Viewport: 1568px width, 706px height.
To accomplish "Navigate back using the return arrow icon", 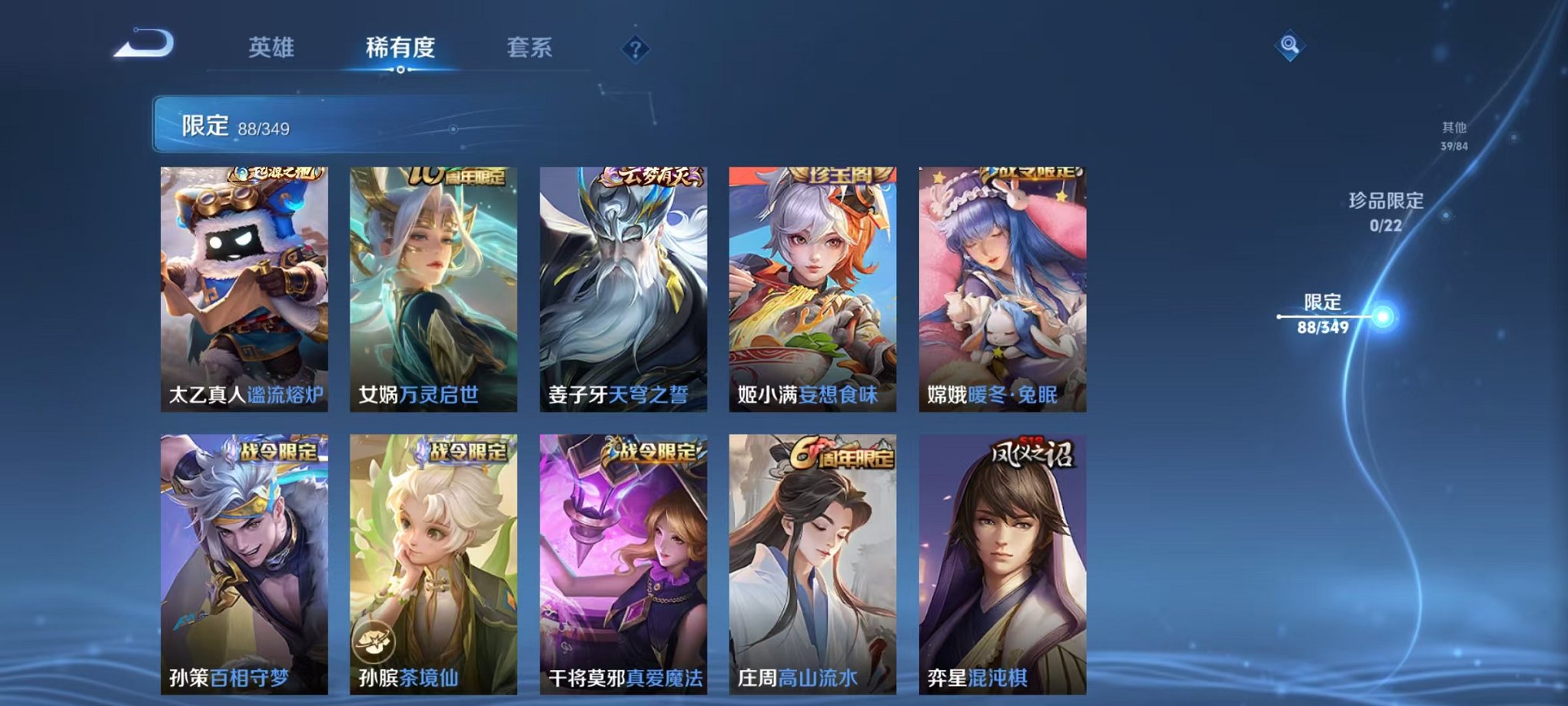I will click(x=143, y=44).
